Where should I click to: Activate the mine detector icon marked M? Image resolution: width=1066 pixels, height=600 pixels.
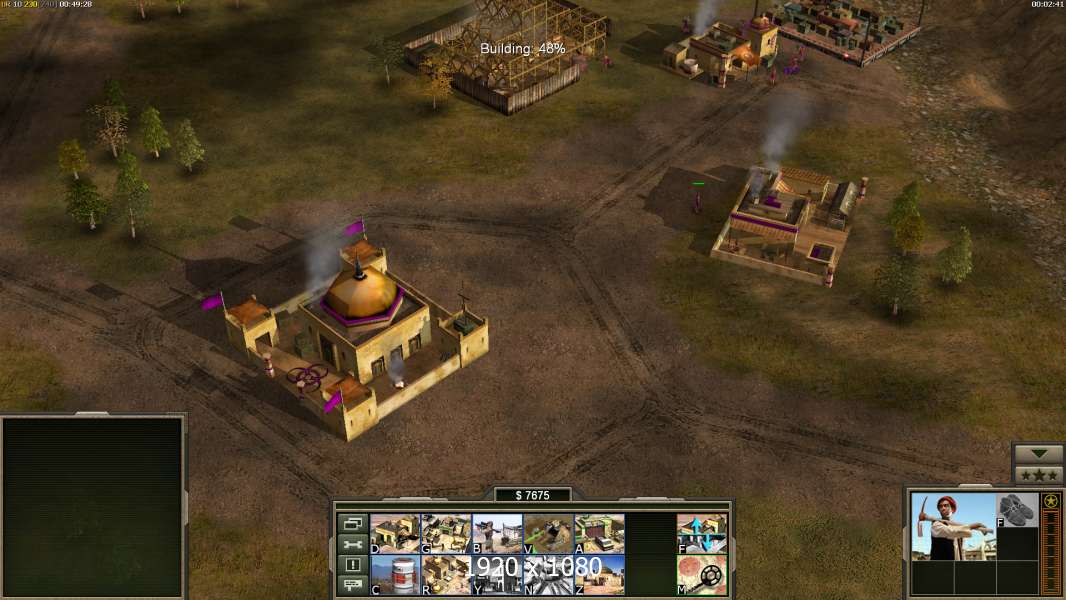(x=702, y=574)
